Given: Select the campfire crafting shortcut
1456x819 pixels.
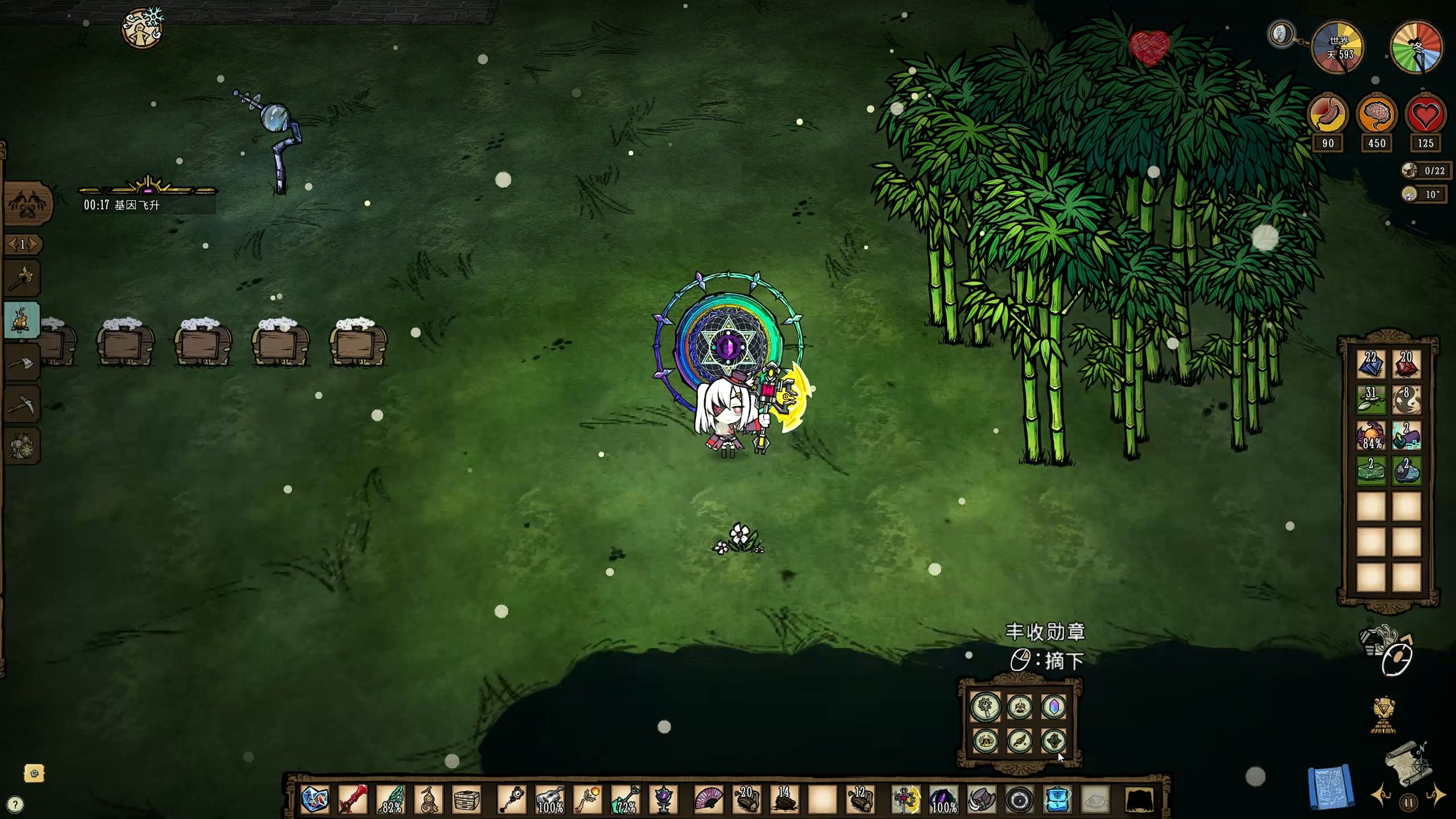Looking at the screenshot, I should tap(22, 320).
